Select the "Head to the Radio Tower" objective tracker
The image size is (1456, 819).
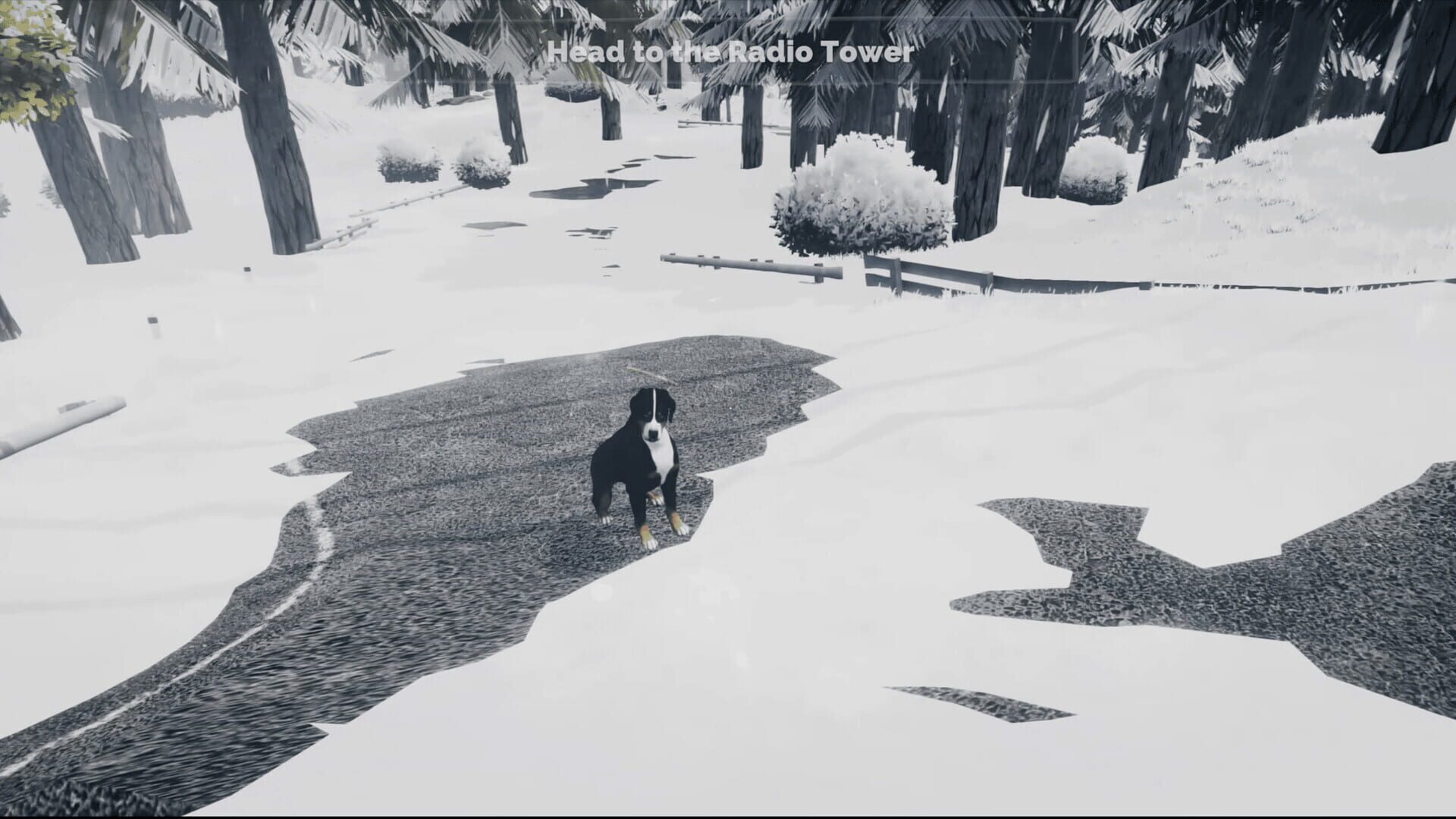[x=730, y=52]
